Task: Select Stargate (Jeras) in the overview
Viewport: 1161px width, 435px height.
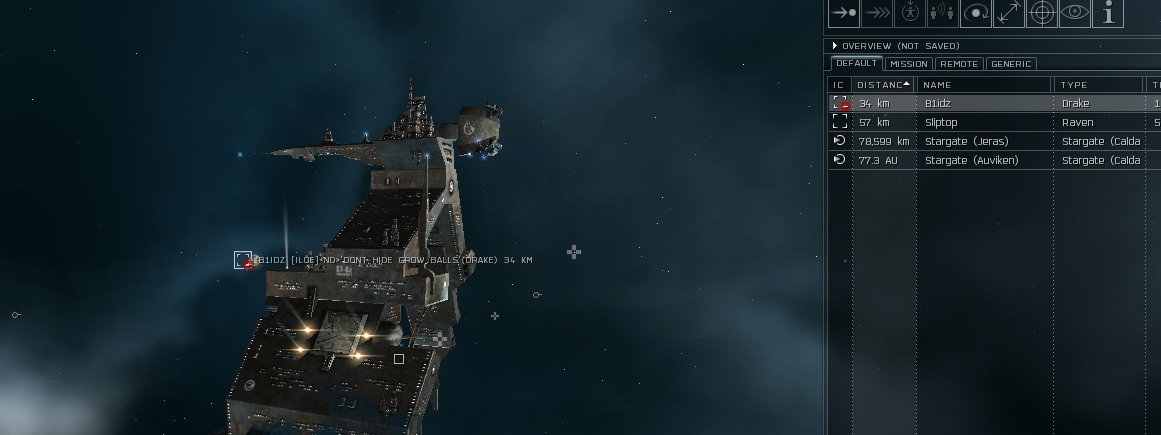Action: pos(966,141)
